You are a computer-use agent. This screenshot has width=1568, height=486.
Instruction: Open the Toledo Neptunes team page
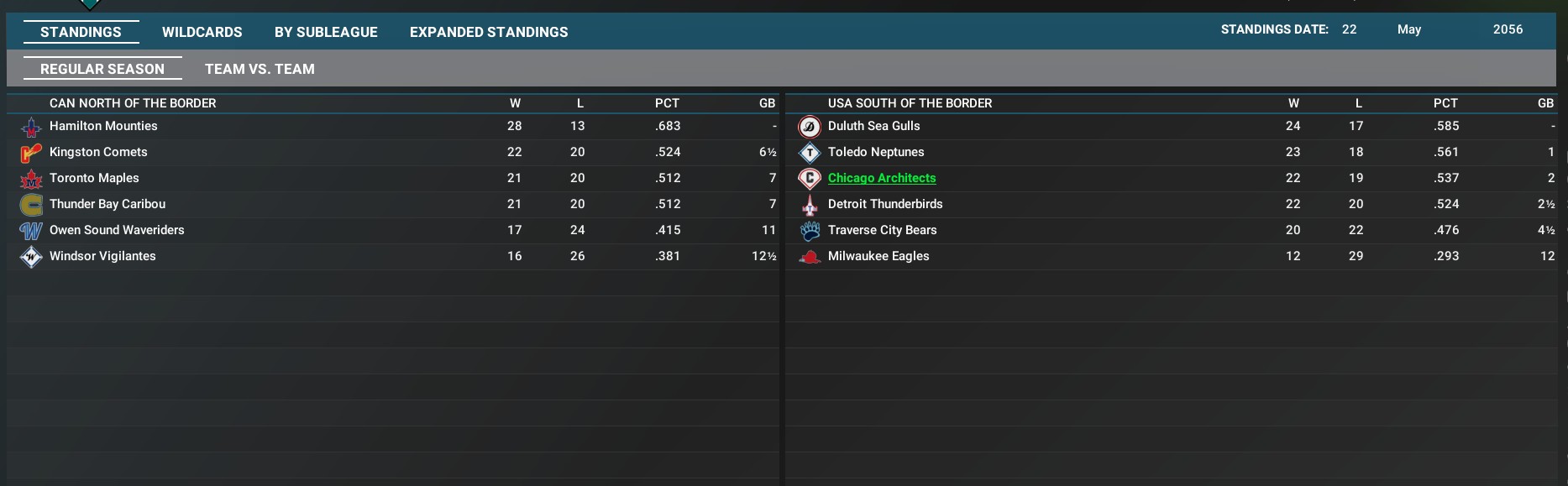tap(876, 152)
